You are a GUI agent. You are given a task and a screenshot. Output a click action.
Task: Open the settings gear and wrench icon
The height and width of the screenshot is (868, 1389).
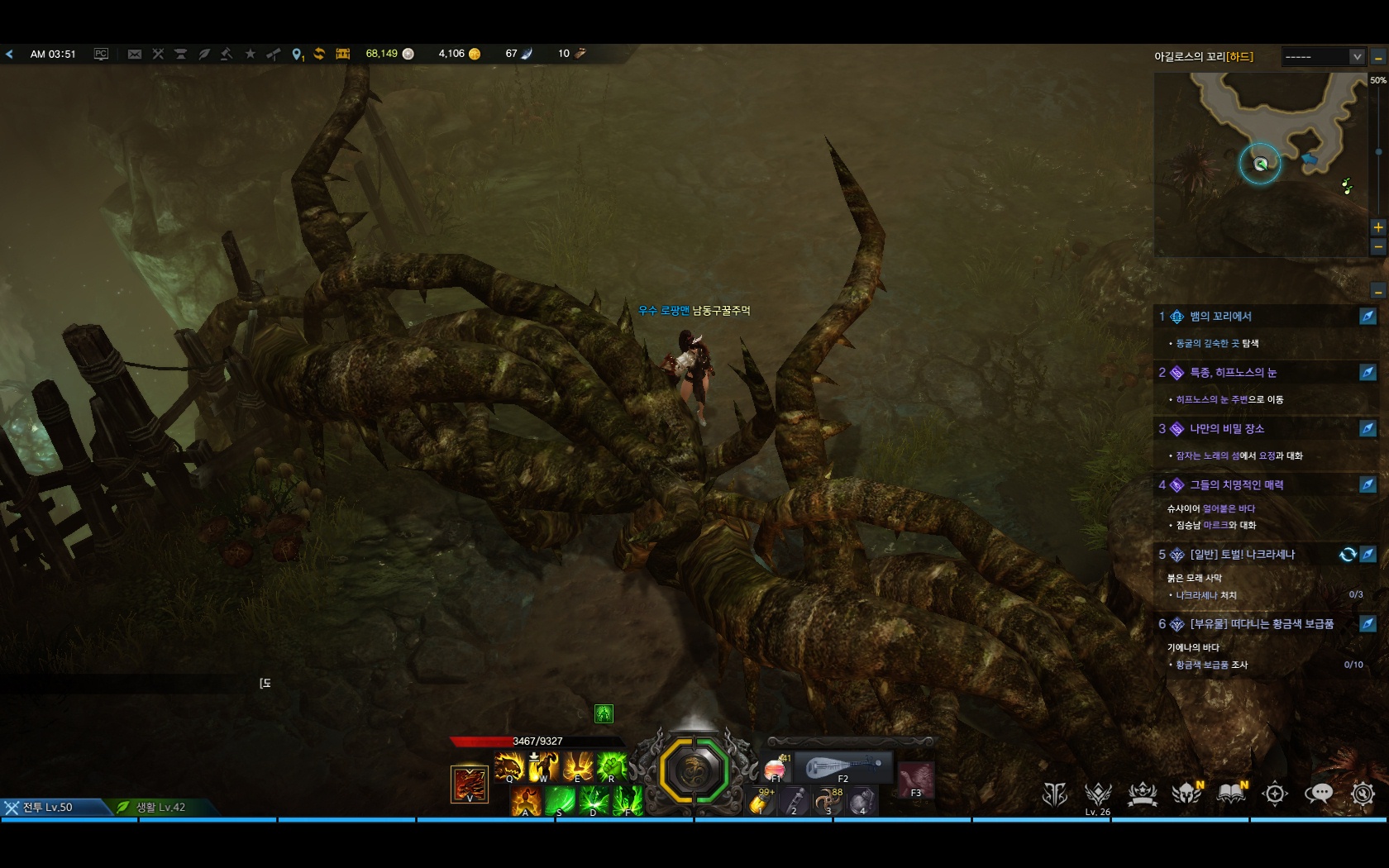coord(1363,794)
